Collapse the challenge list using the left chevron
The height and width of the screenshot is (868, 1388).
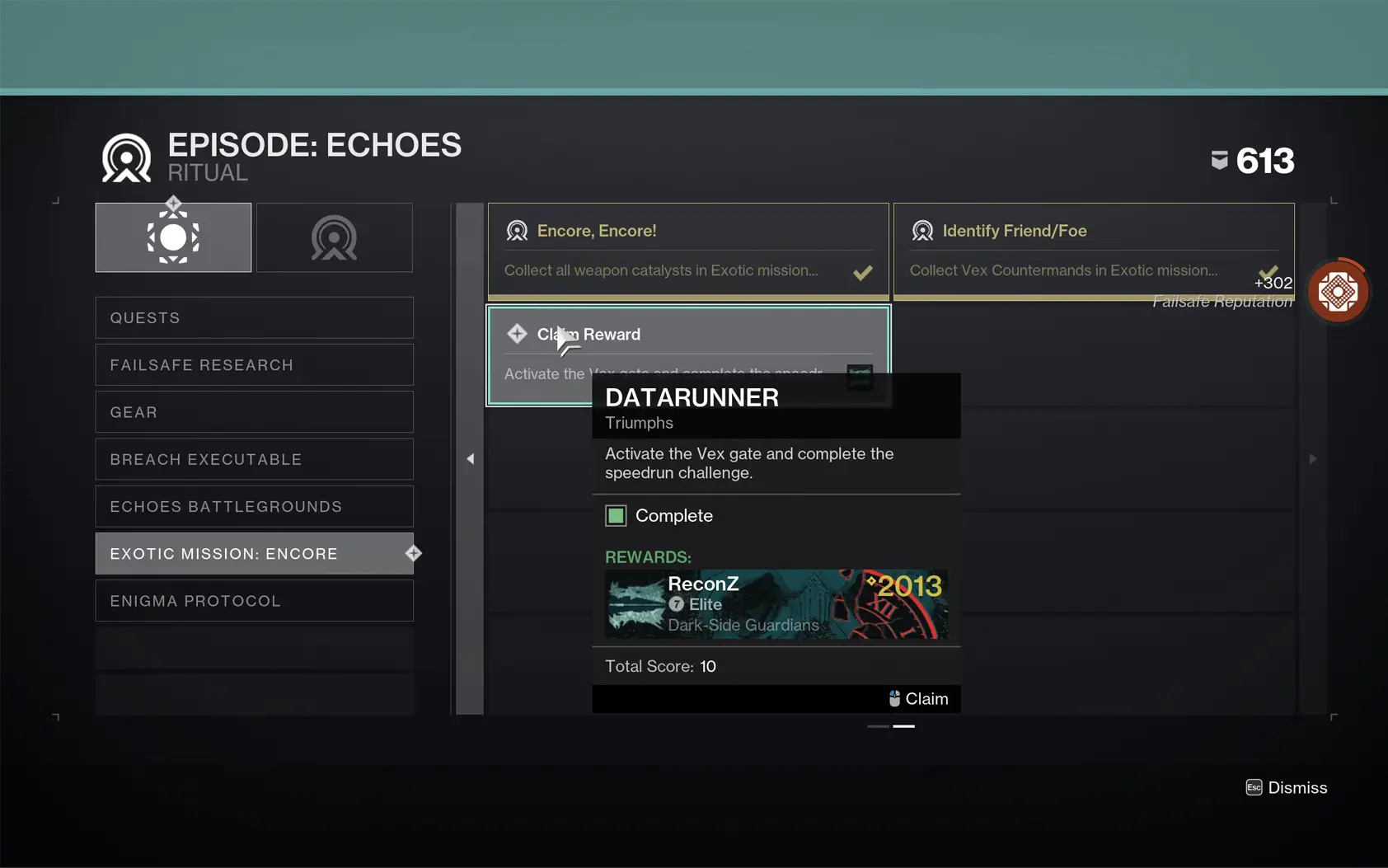(x=470, y=458)
